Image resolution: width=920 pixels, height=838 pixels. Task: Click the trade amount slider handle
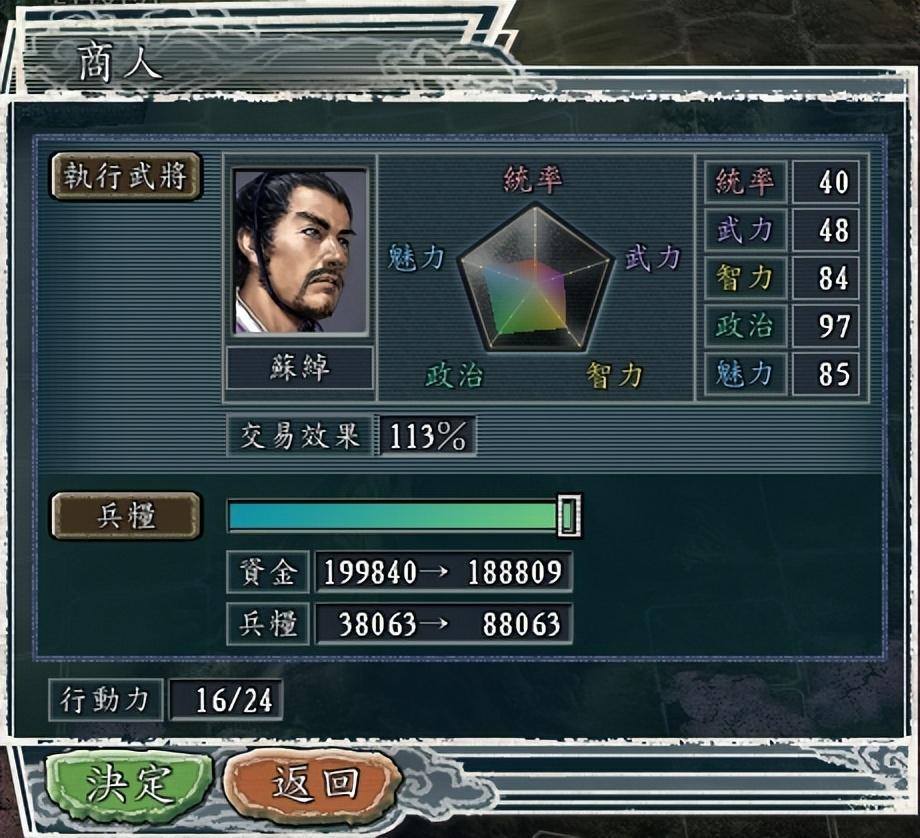569,516
